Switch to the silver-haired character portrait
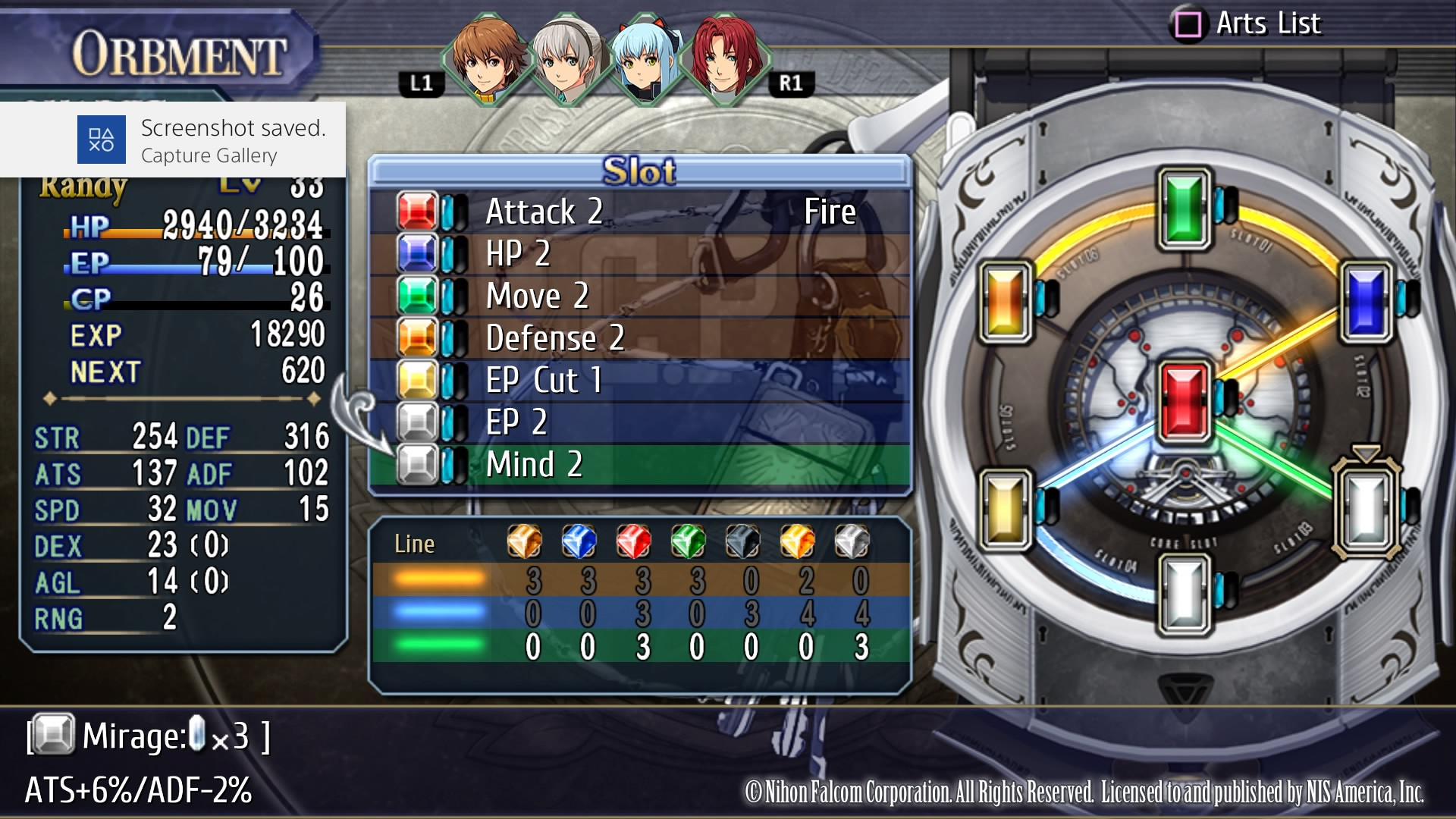Image resolution: width=1456 pixels, height=819 pixels. coord(566,61)
